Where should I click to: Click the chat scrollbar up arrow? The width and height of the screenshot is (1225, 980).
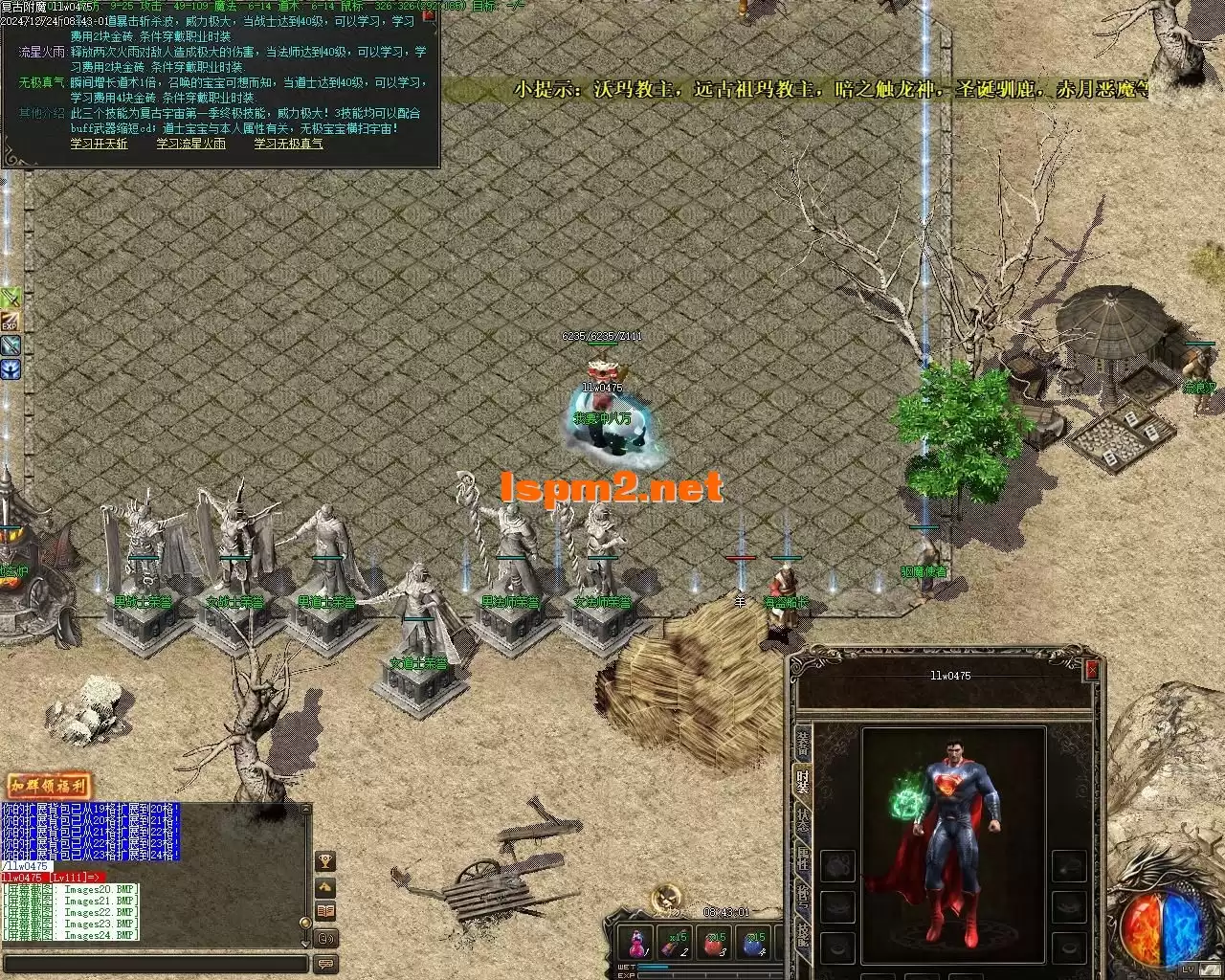pyautogui.click(x=306, y=811)
